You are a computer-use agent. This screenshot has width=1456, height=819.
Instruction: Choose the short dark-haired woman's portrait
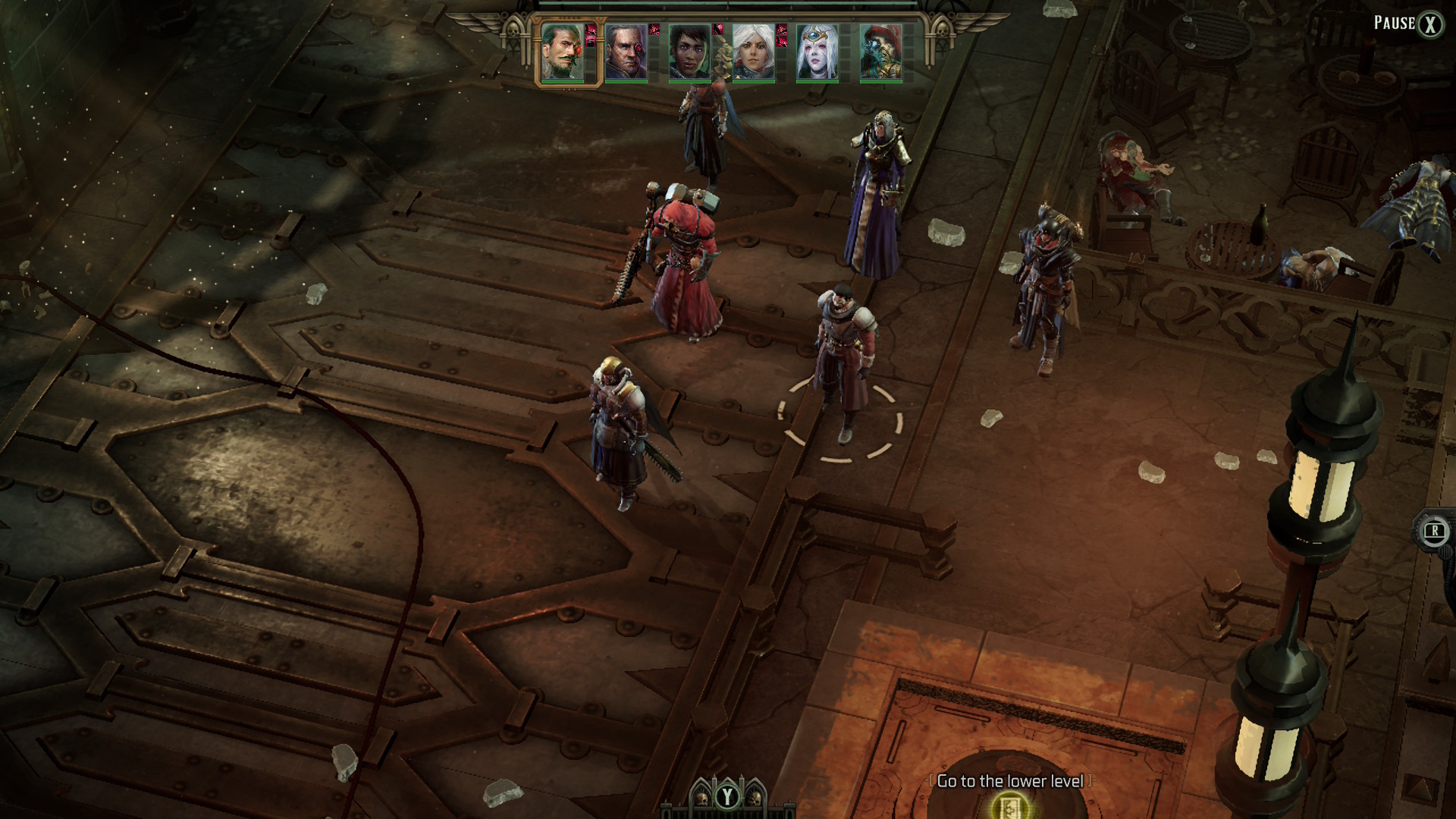(689, 52)
